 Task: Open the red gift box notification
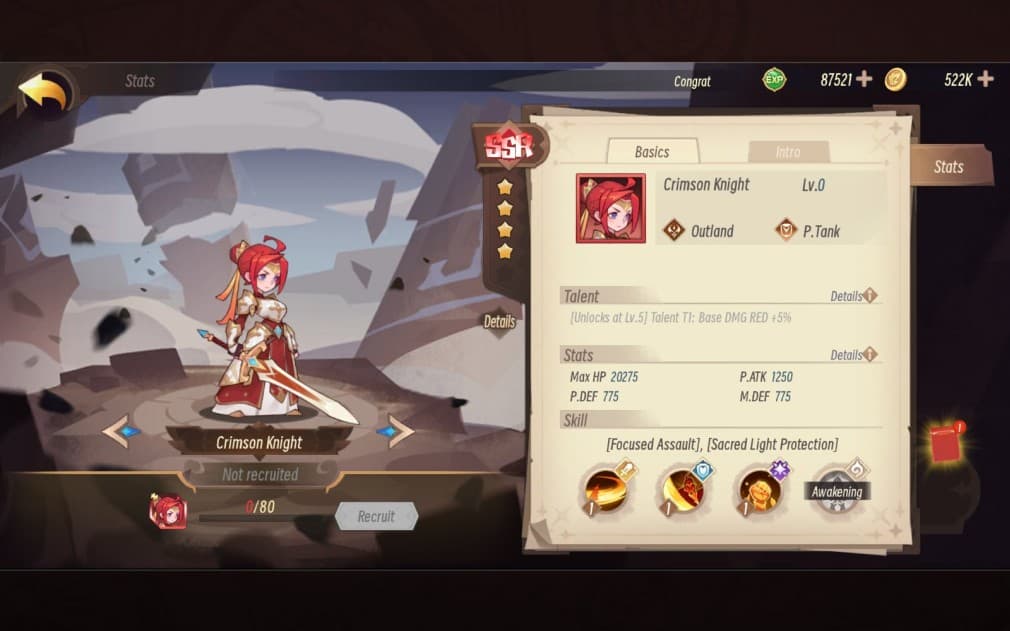945,443
